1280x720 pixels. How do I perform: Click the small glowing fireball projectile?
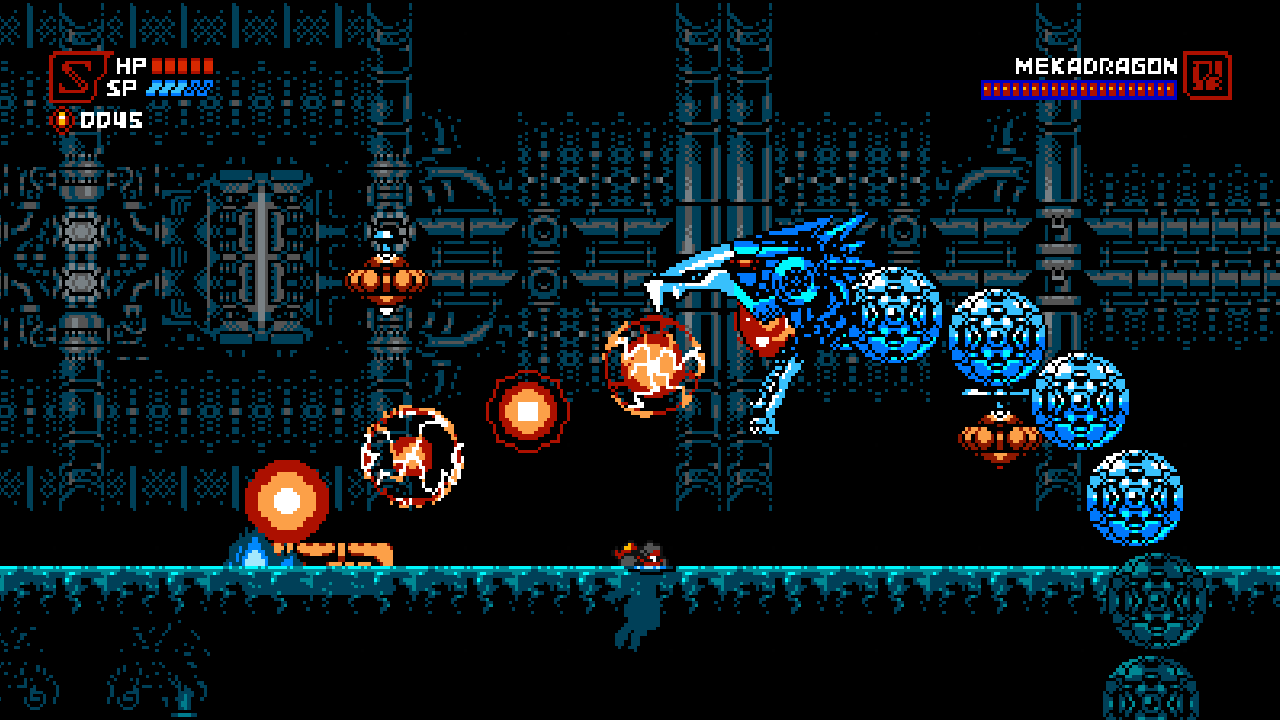click(x=530, y=410)
